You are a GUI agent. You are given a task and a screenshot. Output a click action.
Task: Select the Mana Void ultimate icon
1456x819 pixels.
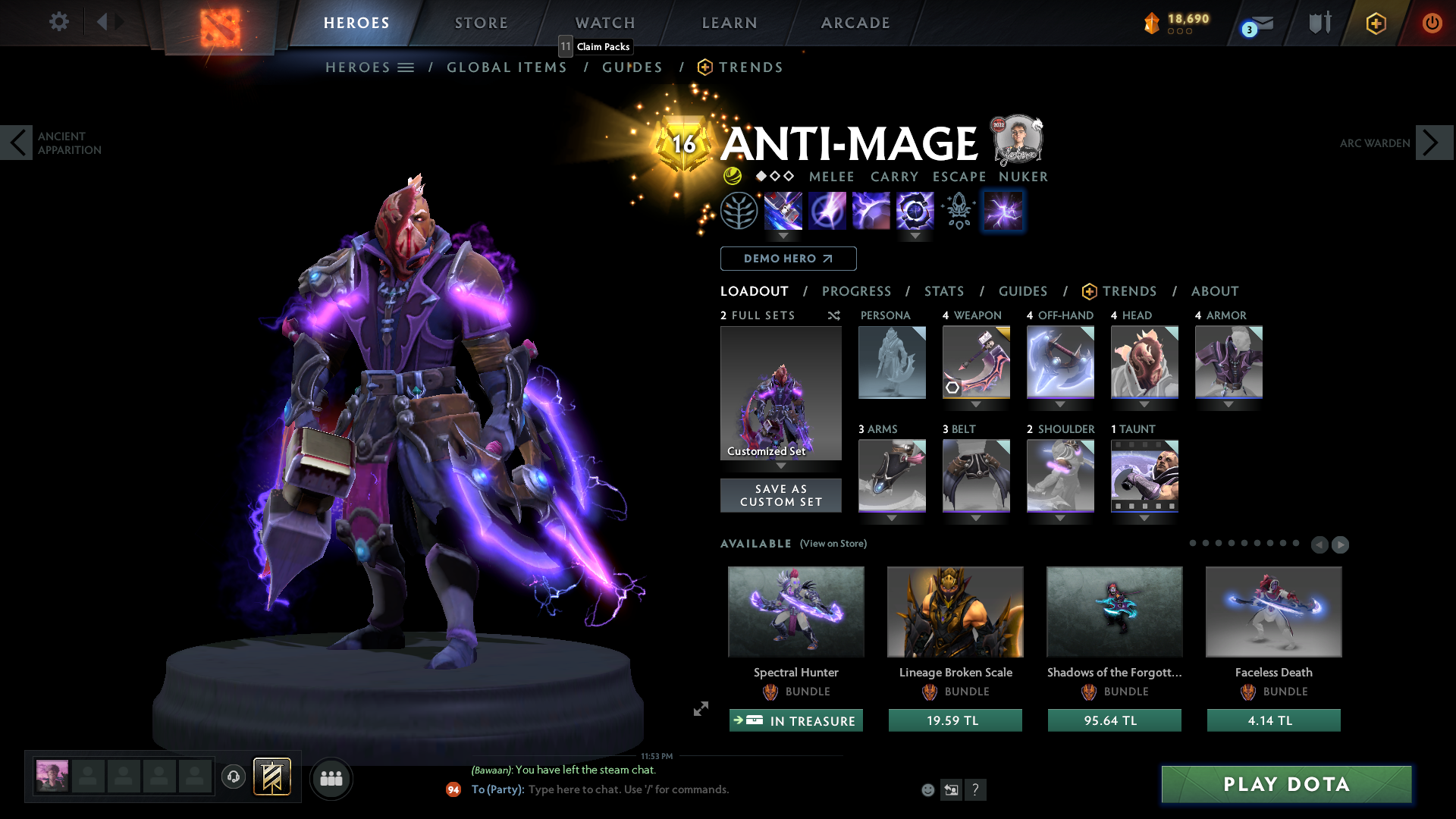[915, 211]
